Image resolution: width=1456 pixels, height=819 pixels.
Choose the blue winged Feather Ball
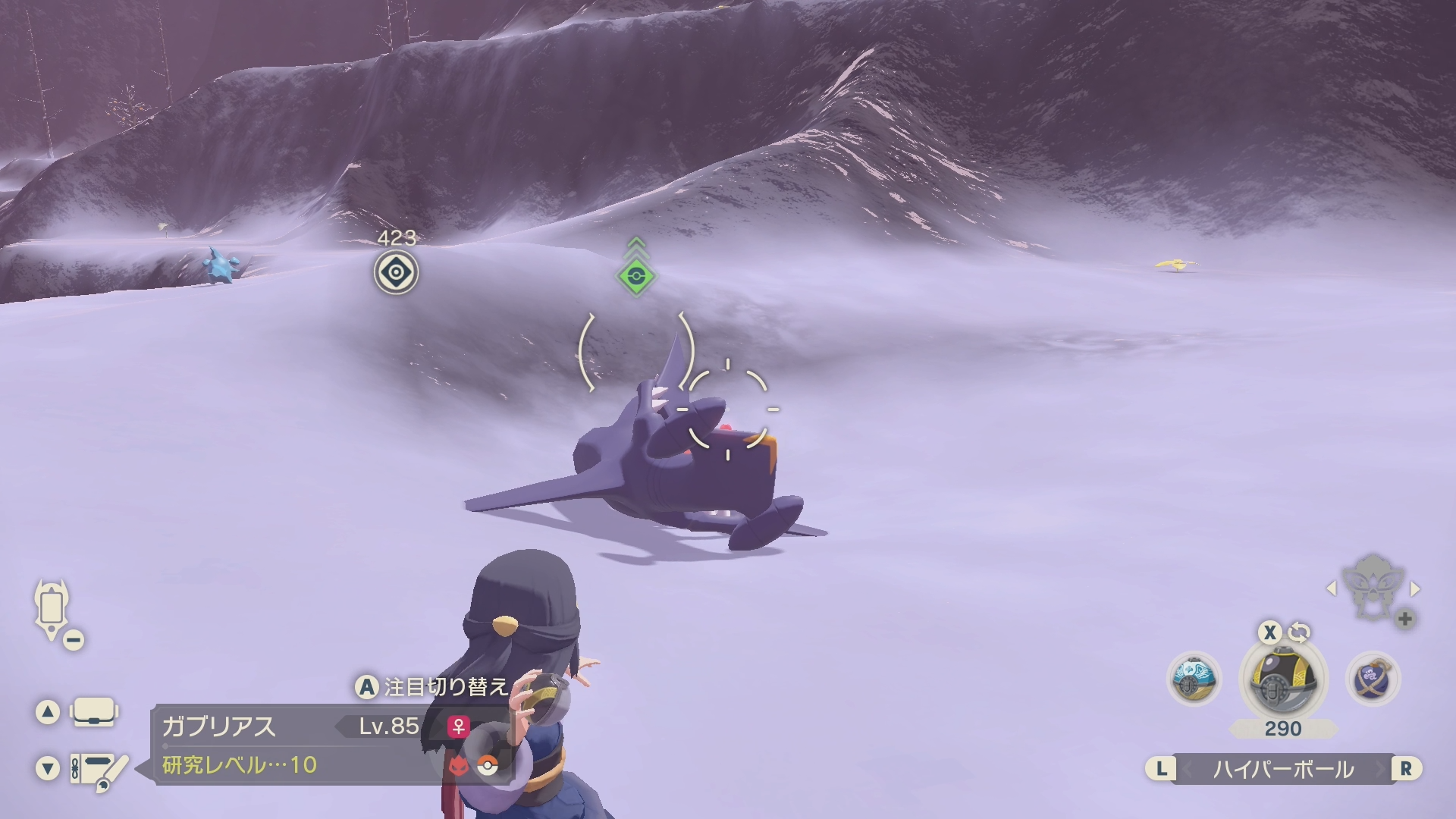point(1194,678)
